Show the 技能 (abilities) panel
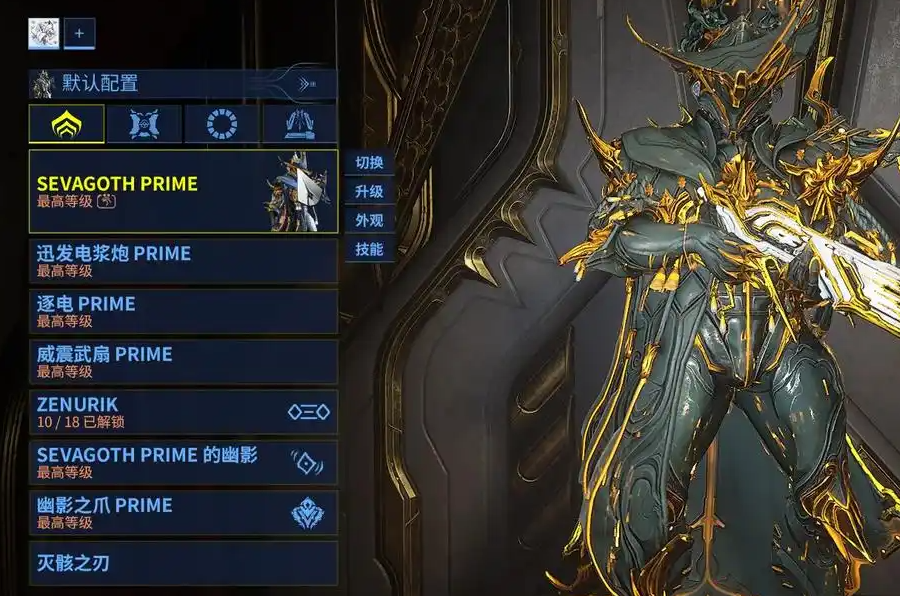 [369, 249]
